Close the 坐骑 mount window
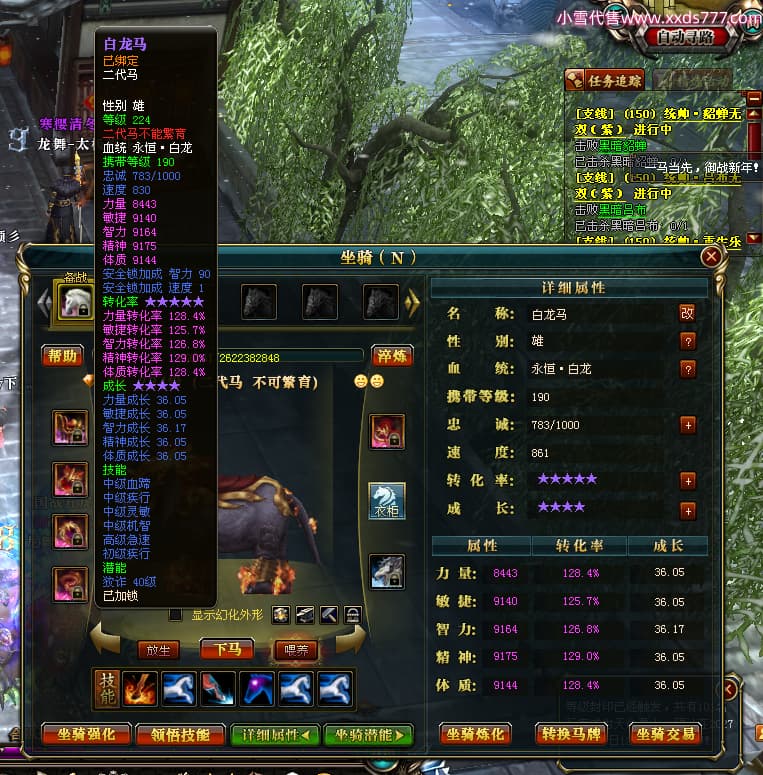 click(x=711, y=258)
